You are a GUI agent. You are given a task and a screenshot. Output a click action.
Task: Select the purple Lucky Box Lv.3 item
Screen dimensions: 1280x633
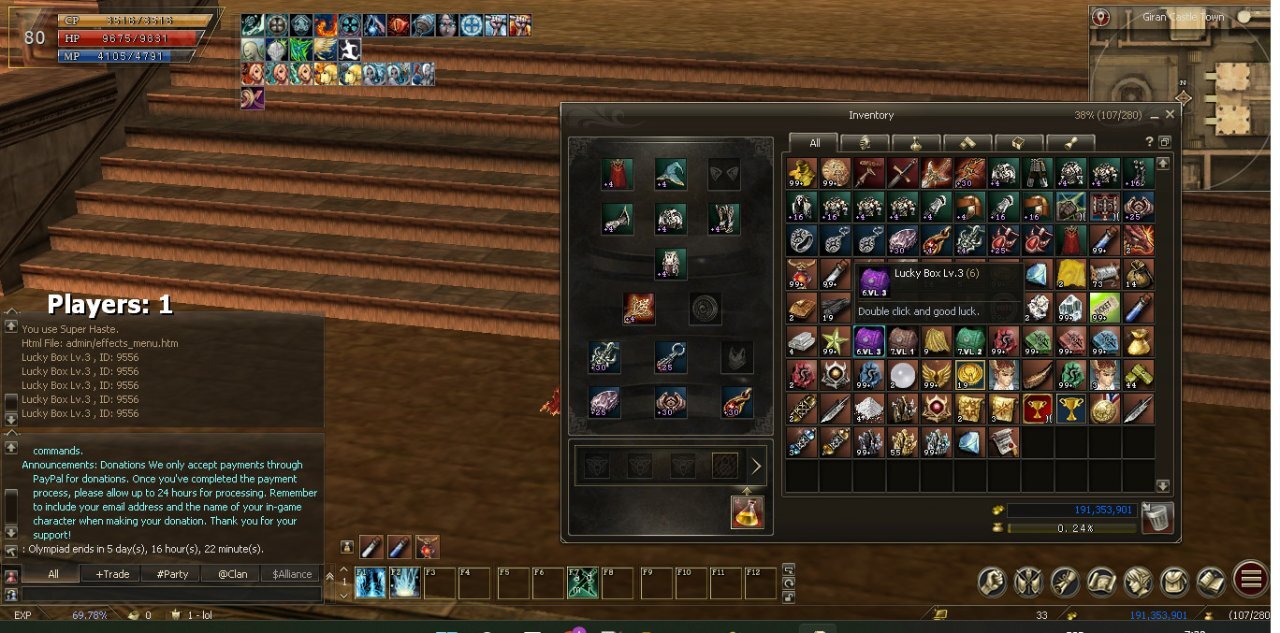point(869,341)
